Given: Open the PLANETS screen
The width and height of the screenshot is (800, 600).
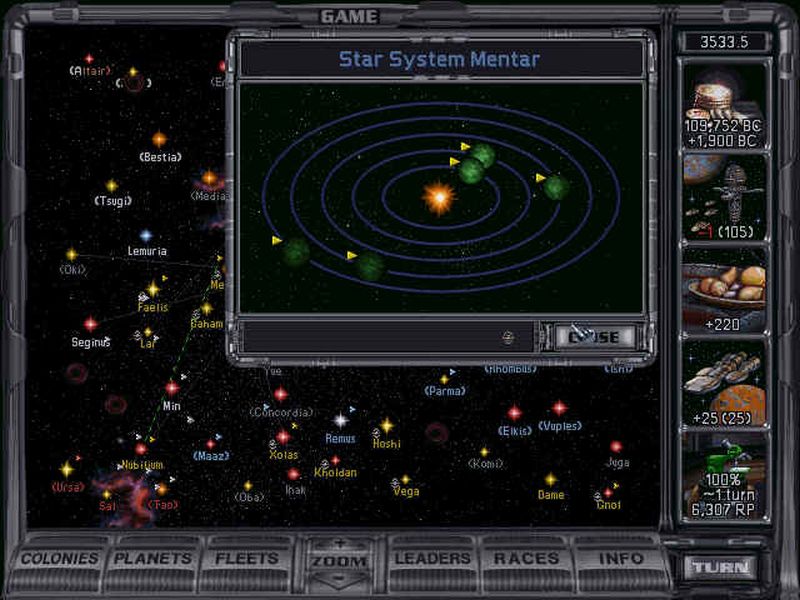Looking at the screenshot, I should click(152, 559).
